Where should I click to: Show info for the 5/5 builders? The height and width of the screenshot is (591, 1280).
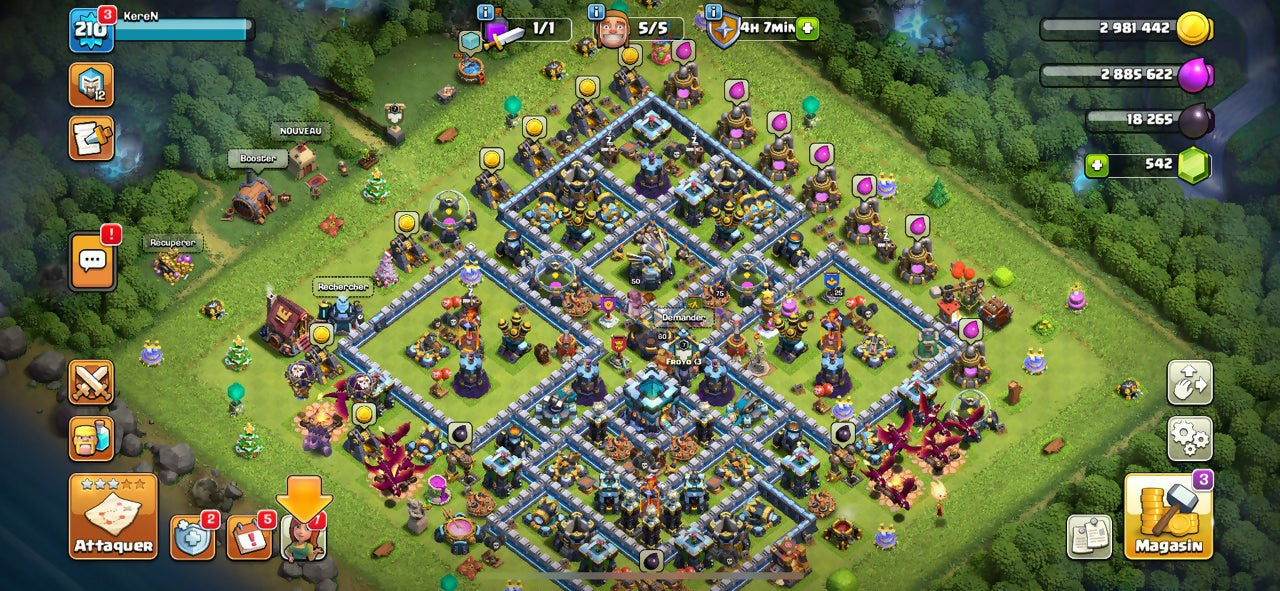596,12
